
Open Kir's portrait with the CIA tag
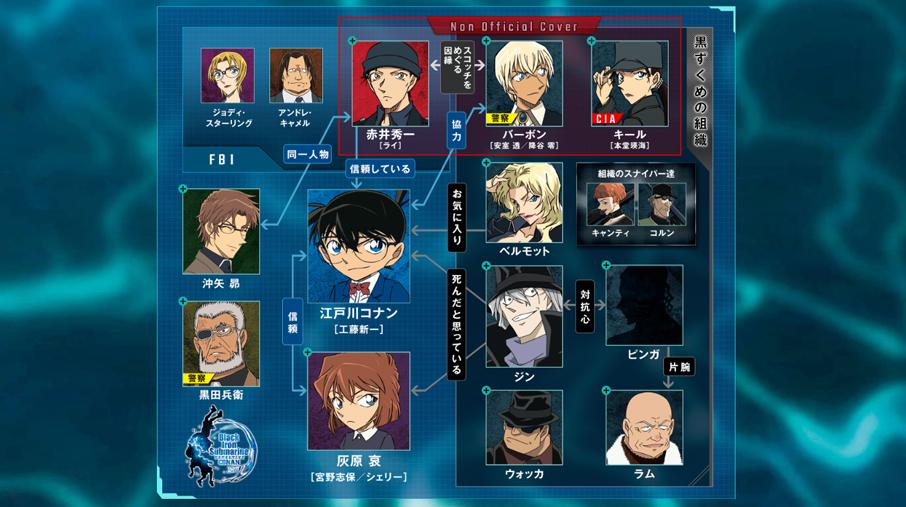(x=629, y=83)
